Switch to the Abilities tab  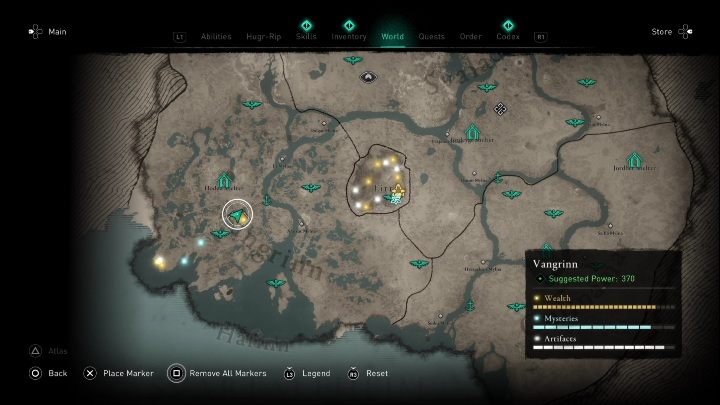pos(216,37)
